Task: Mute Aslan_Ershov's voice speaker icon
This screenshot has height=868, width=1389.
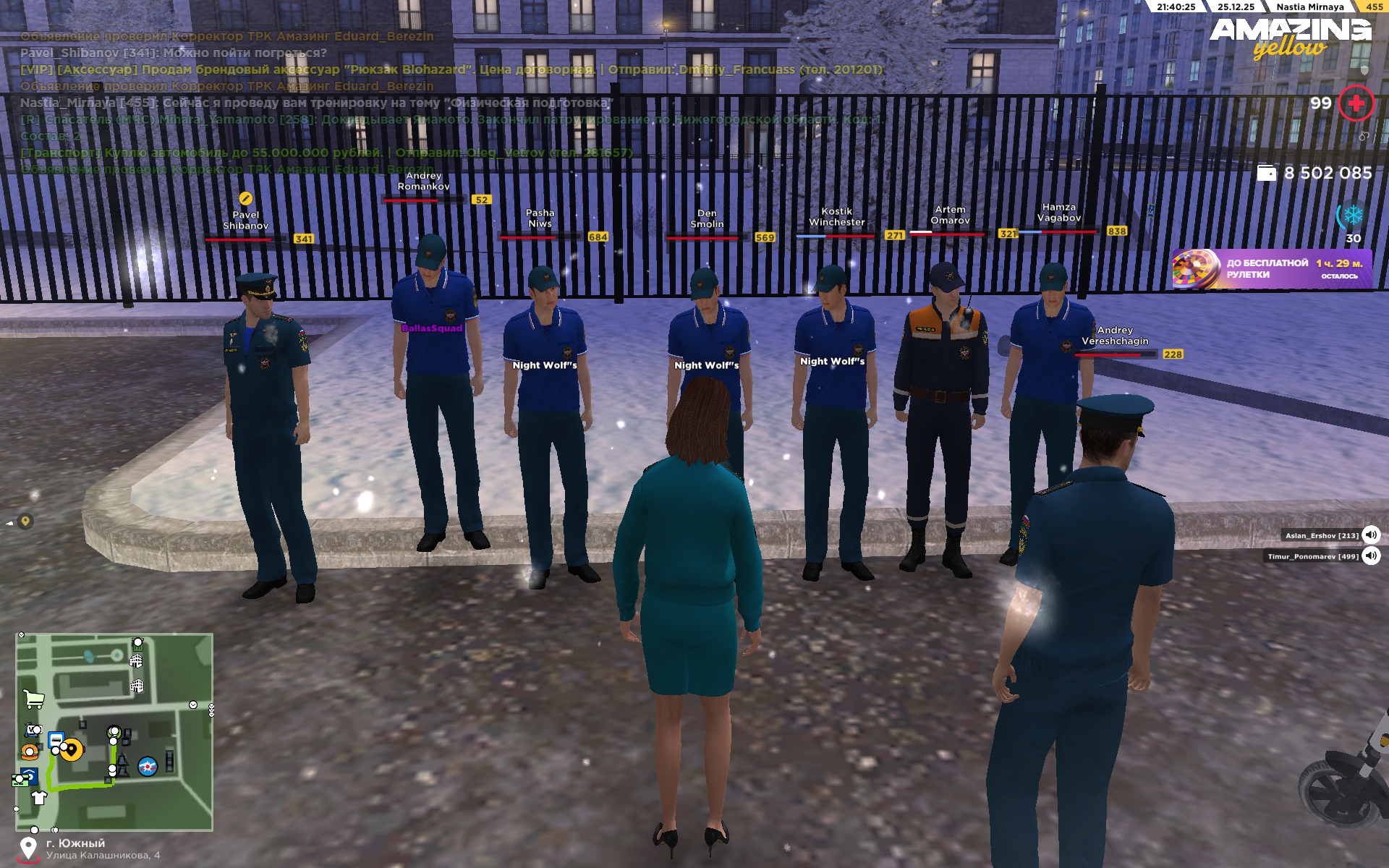Action: pos(1370,535)
